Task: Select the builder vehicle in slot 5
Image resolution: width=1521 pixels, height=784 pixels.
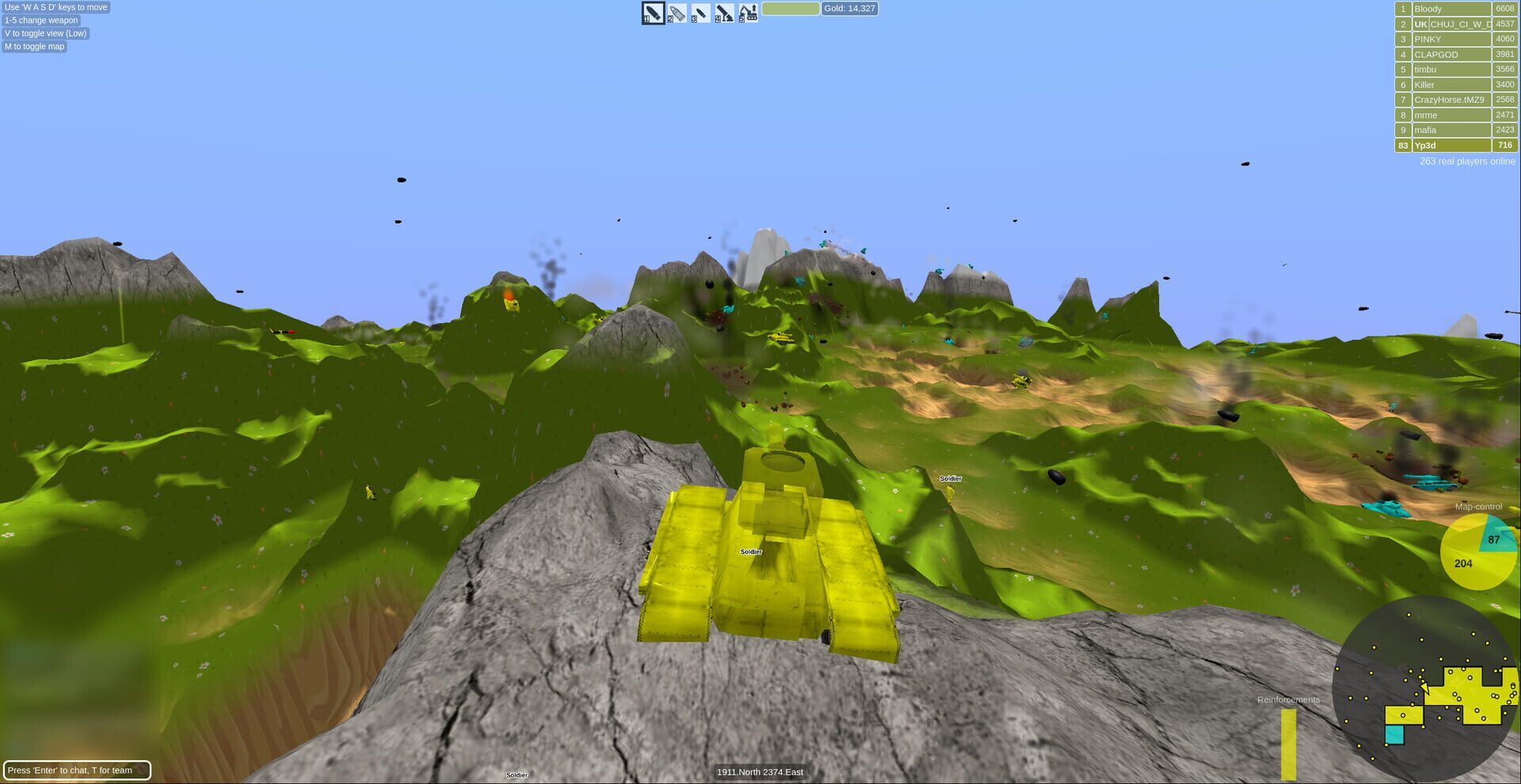Action: (746, 13)
